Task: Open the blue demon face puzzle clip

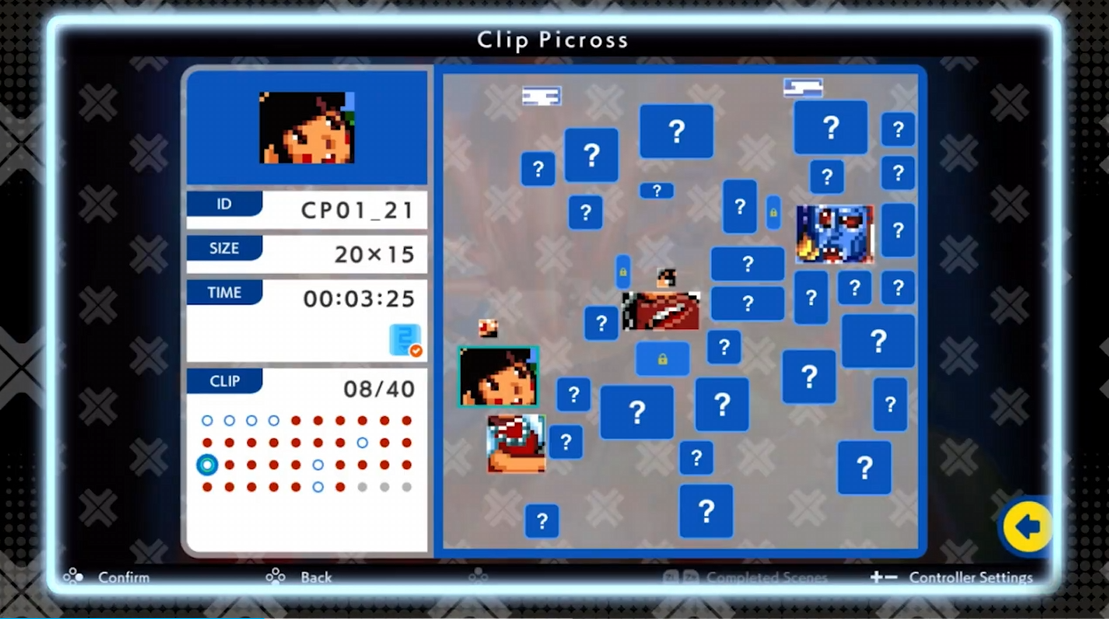Action: click(835, 234)
